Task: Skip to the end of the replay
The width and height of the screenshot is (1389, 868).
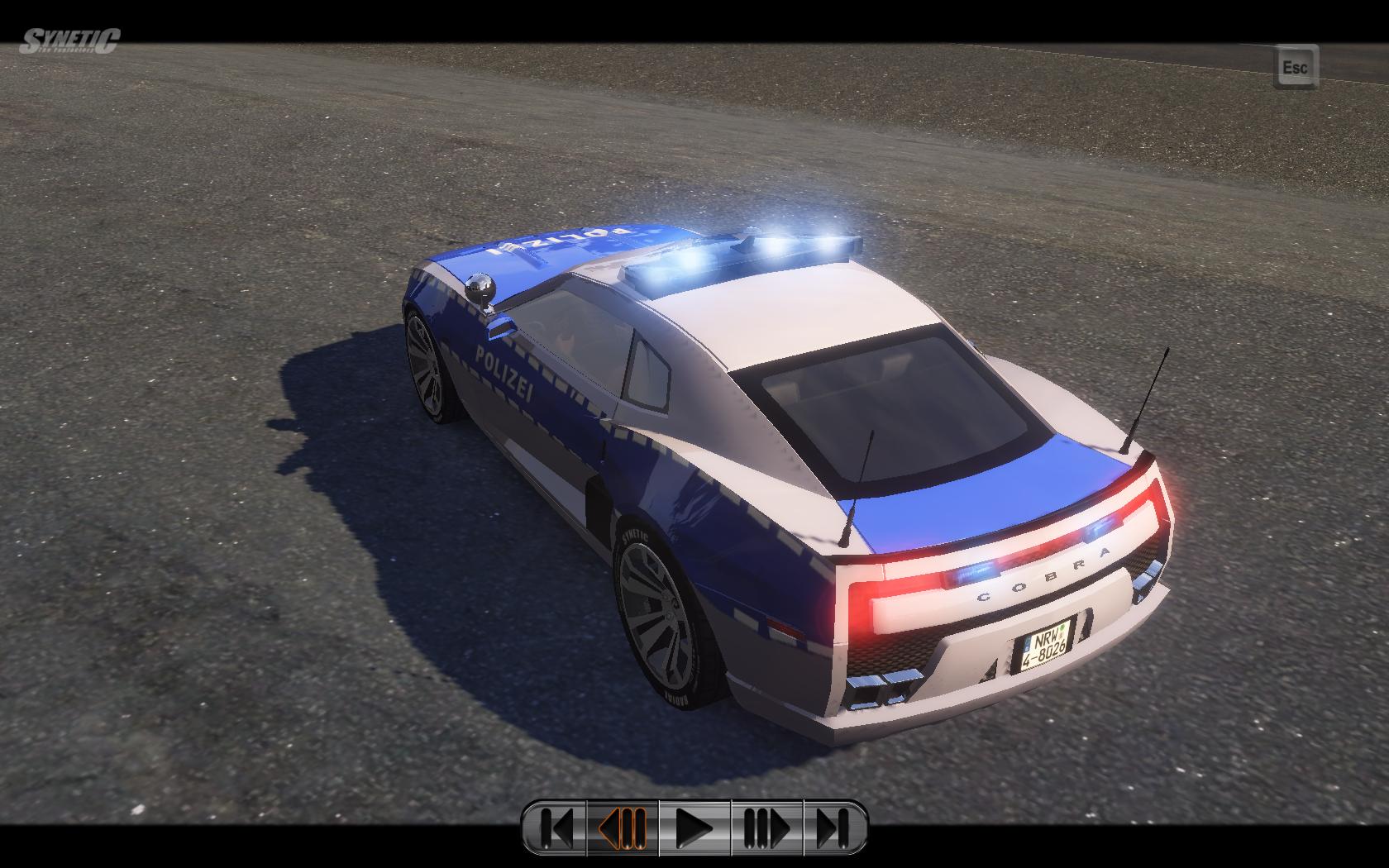Action: [x=833, y=827]
